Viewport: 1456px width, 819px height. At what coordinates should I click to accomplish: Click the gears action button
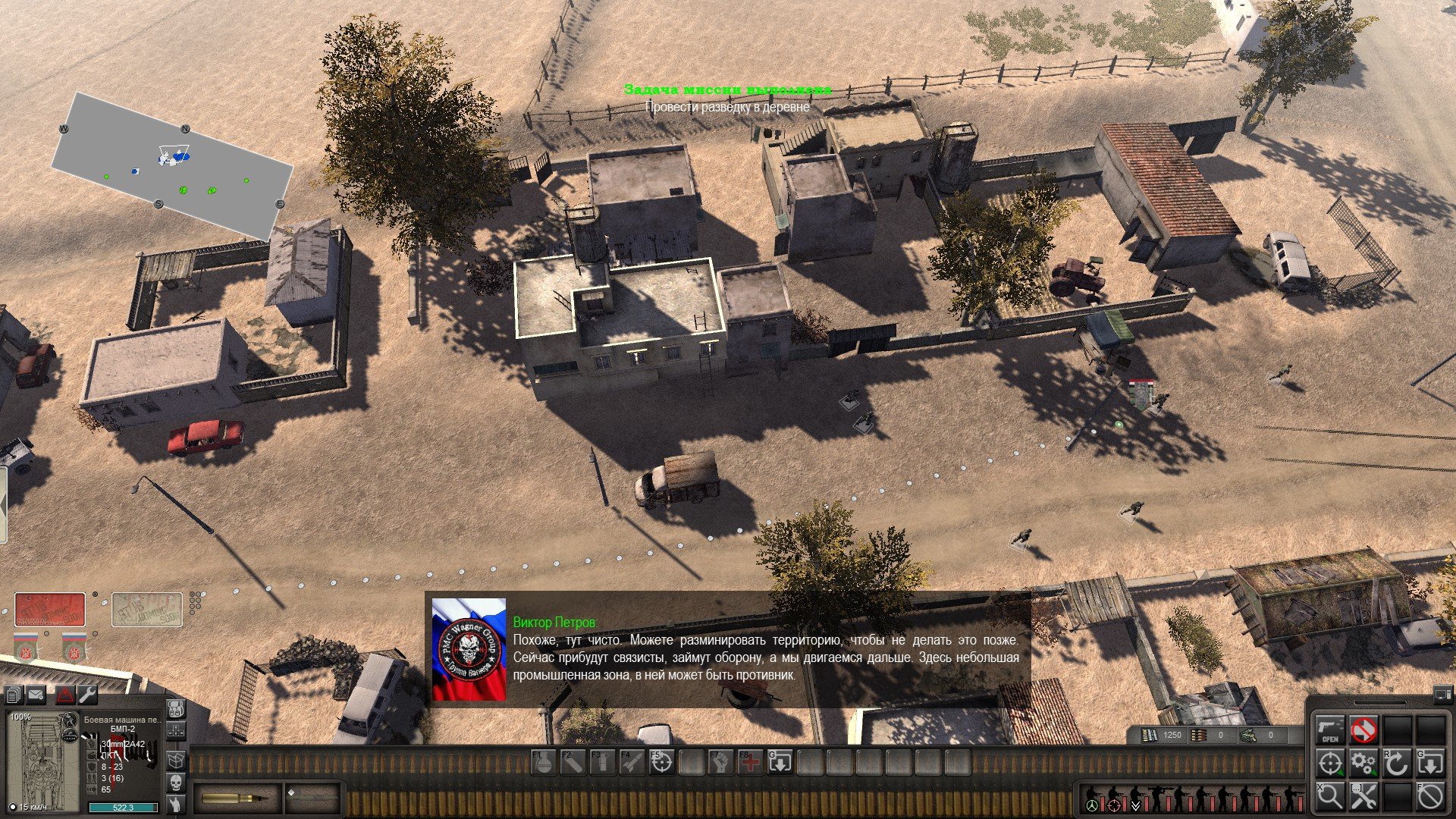(1363, 763)
